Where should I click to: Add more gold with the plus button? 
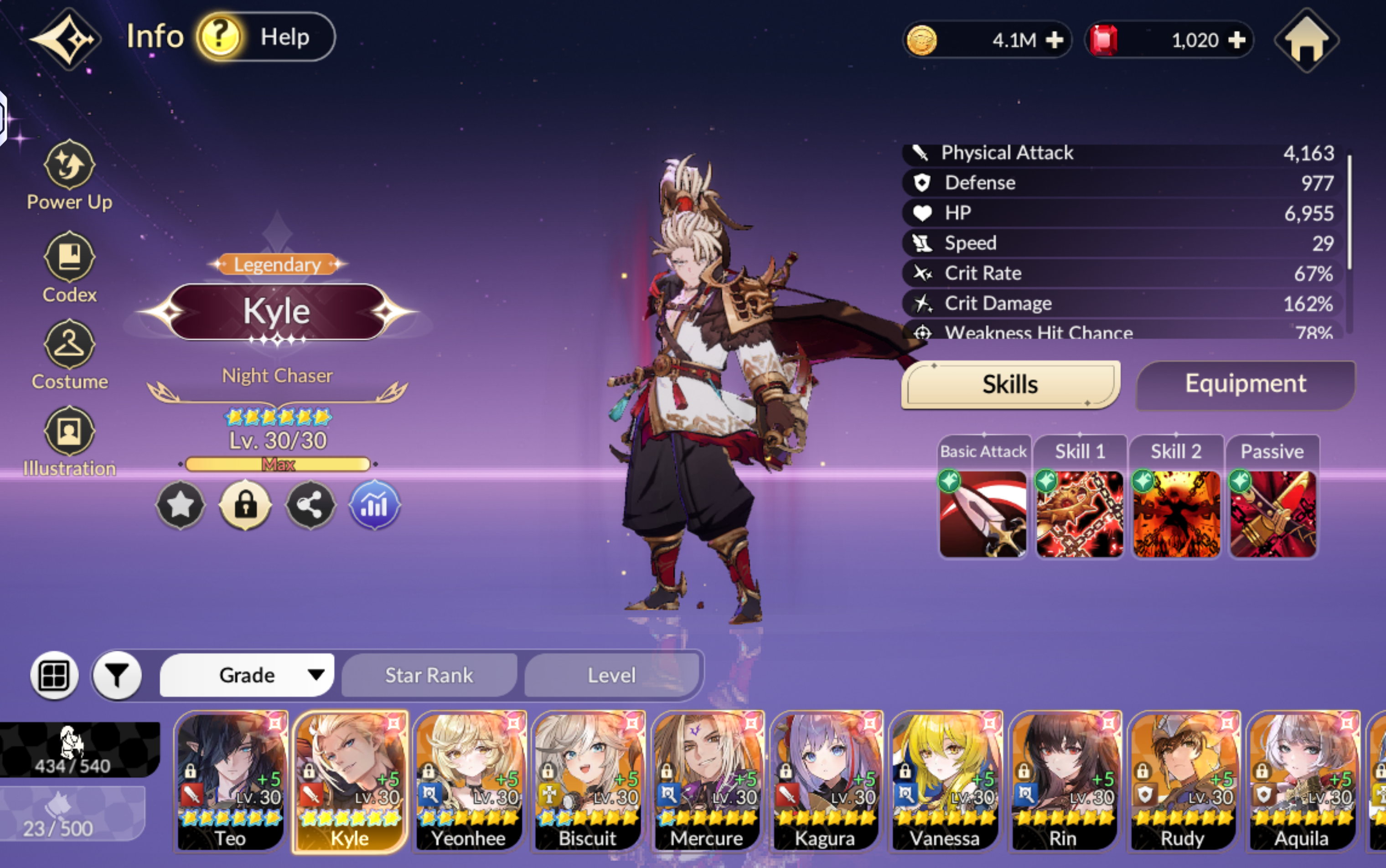point(1054,40)
